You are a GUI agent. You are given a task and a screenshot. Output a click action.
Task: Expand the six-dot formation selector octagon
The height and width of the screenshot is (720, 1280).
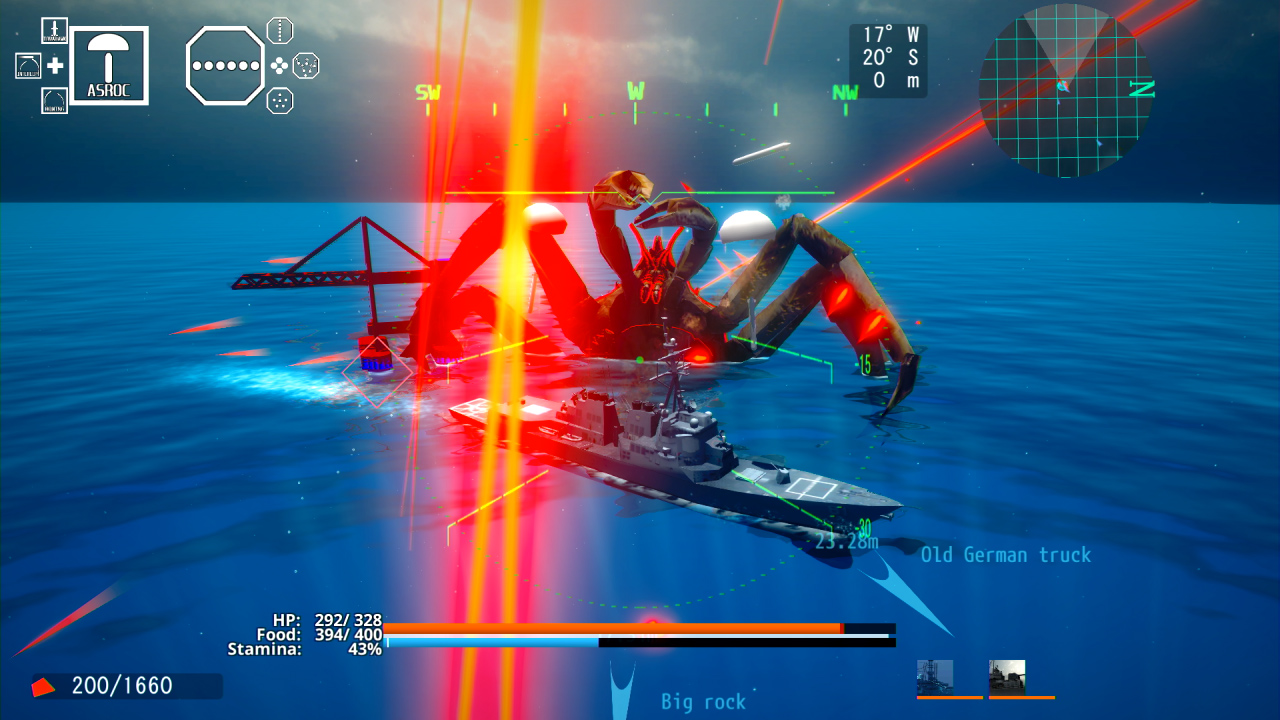coord(225,66)
